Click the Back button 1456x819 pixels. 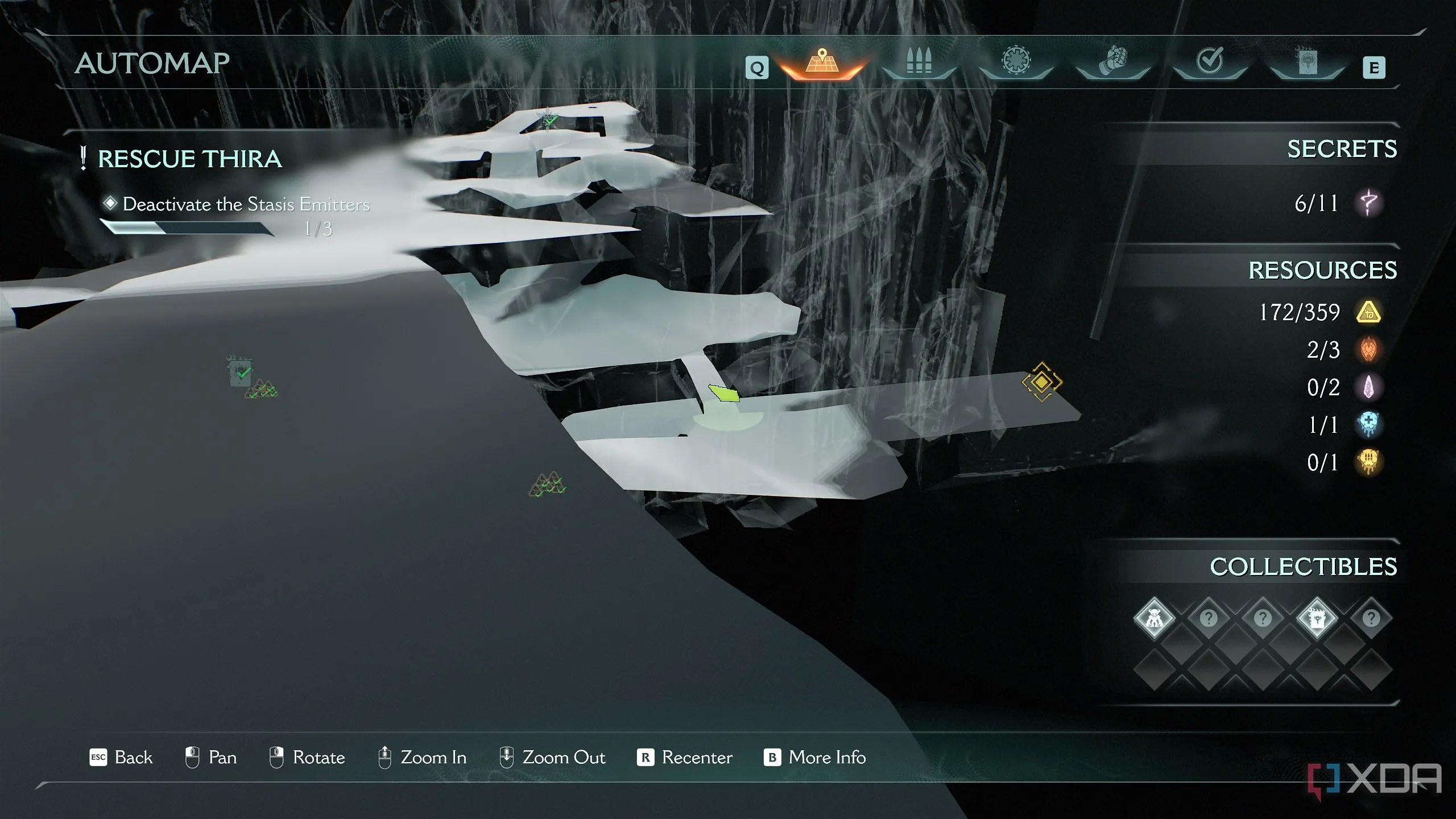click(121, 758)
